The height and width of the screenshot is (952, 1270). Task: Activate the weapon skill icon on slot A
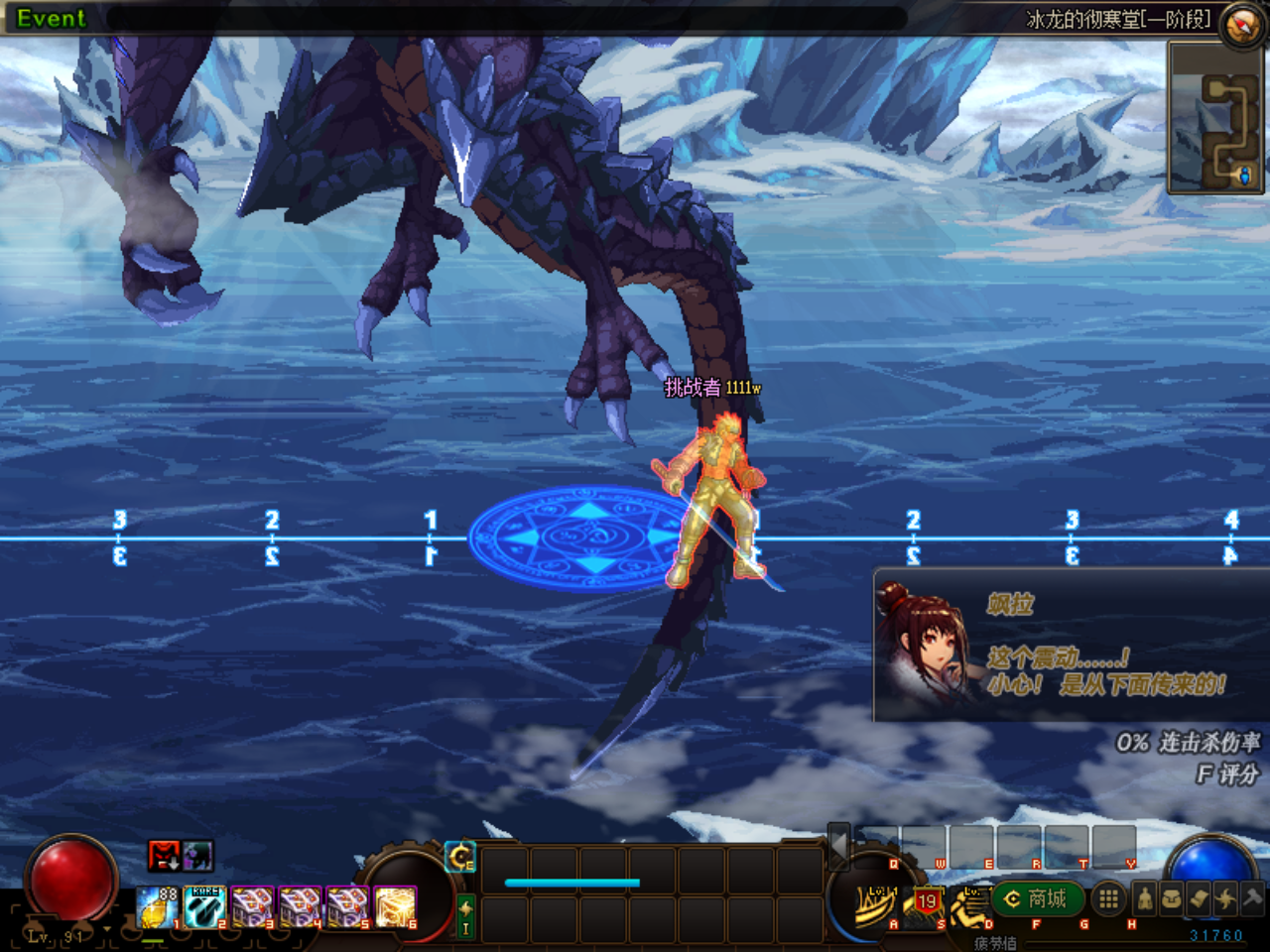point(874,904)
